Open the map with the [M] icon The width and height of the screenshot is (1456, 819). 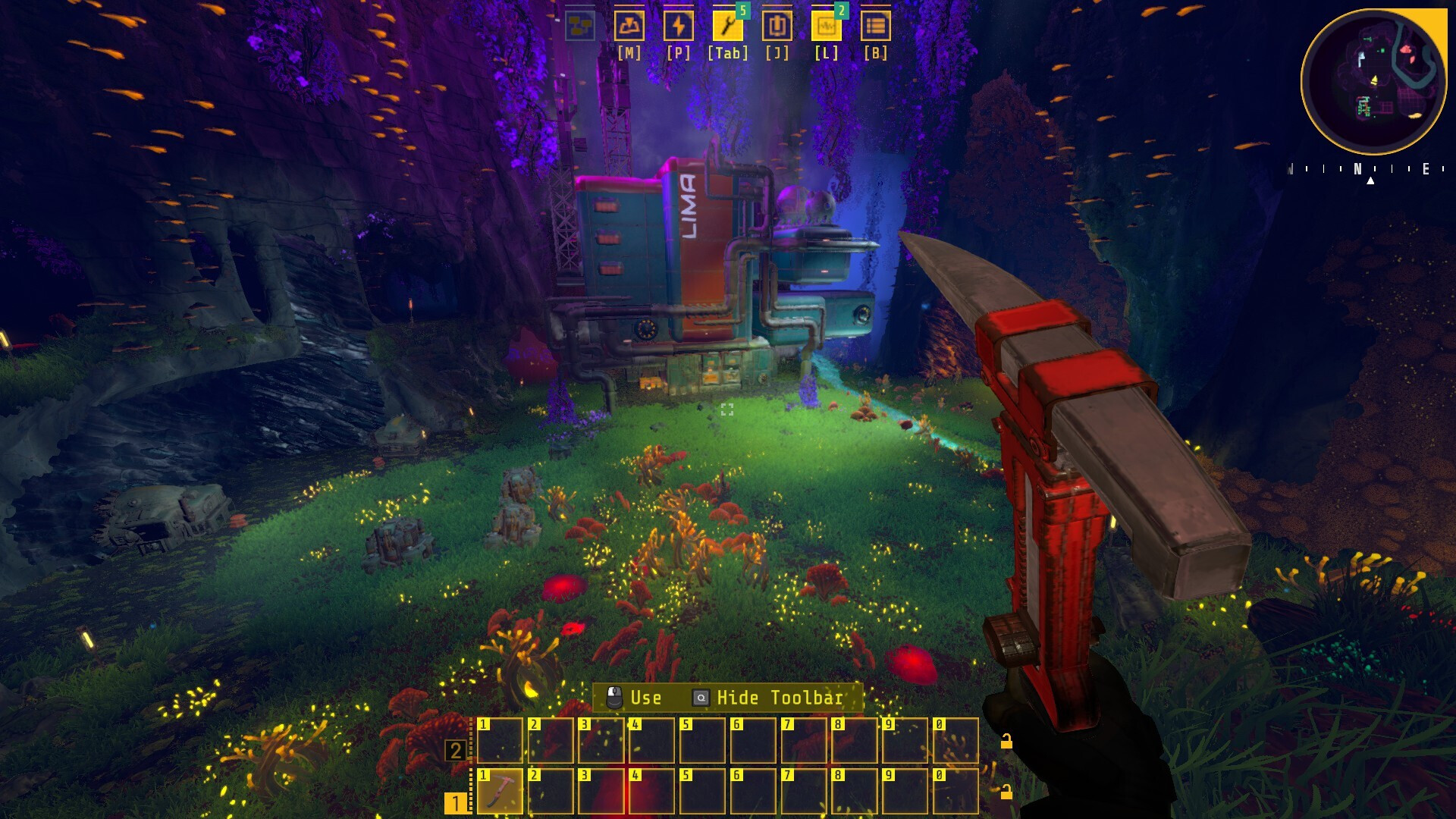(x=628, y=25)
